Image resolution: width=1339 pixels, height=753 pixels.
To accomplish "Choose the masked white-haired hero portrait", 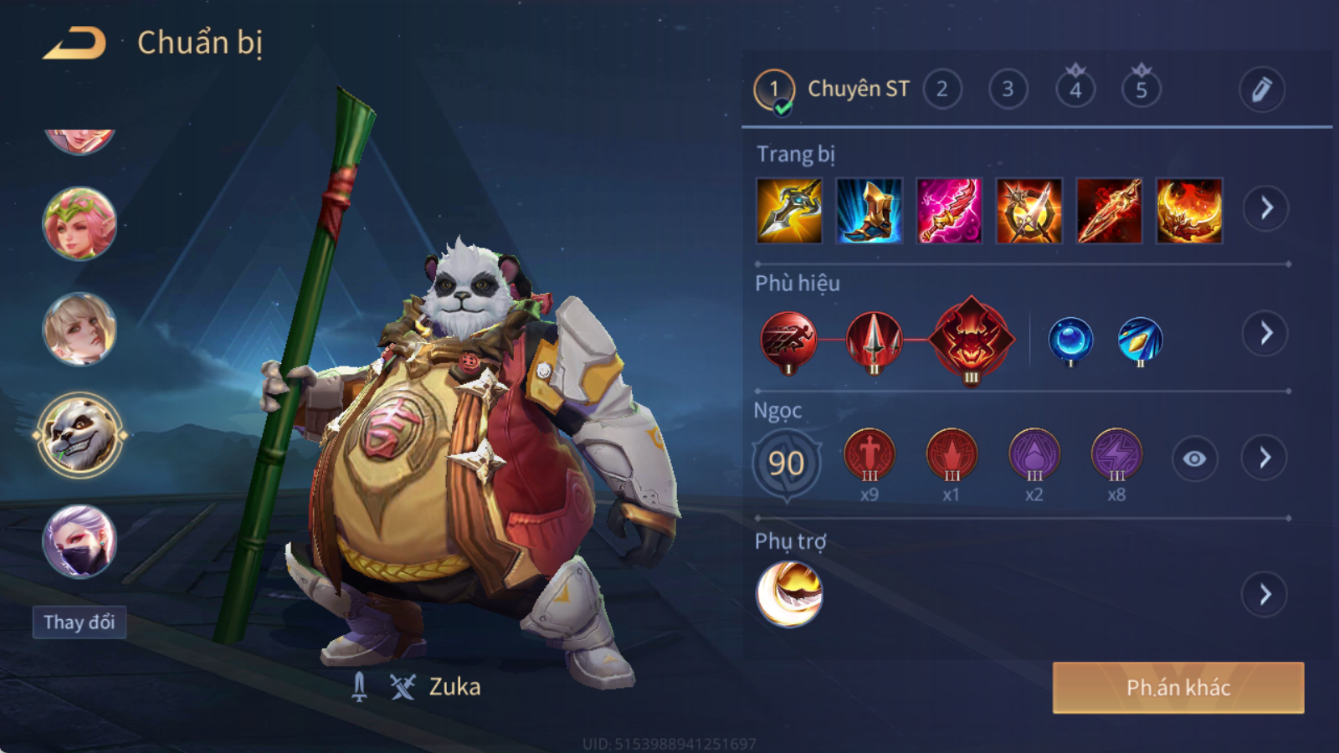I will pos(80,541).
